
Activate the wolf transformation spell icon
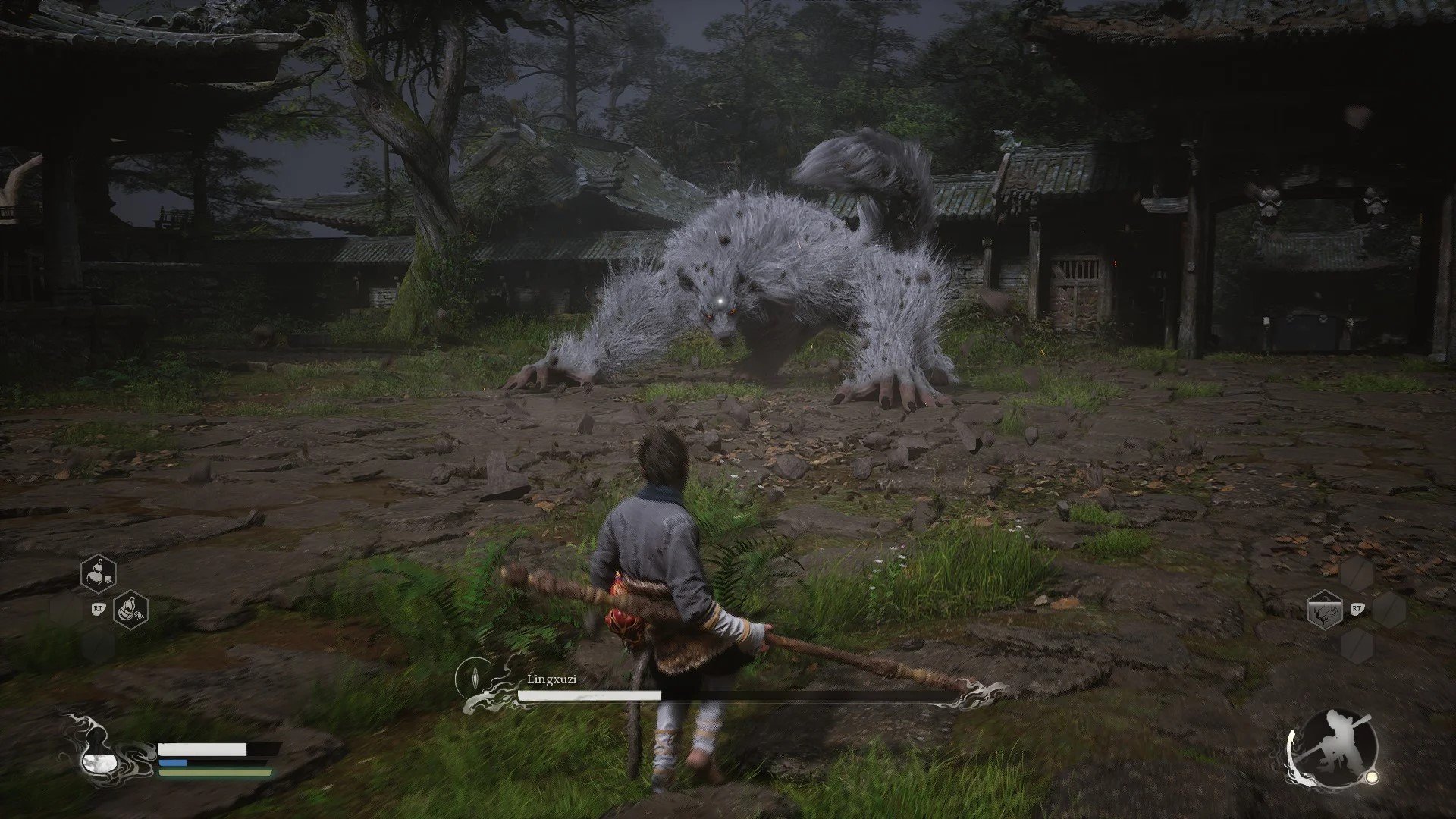tap(1325, 610)
